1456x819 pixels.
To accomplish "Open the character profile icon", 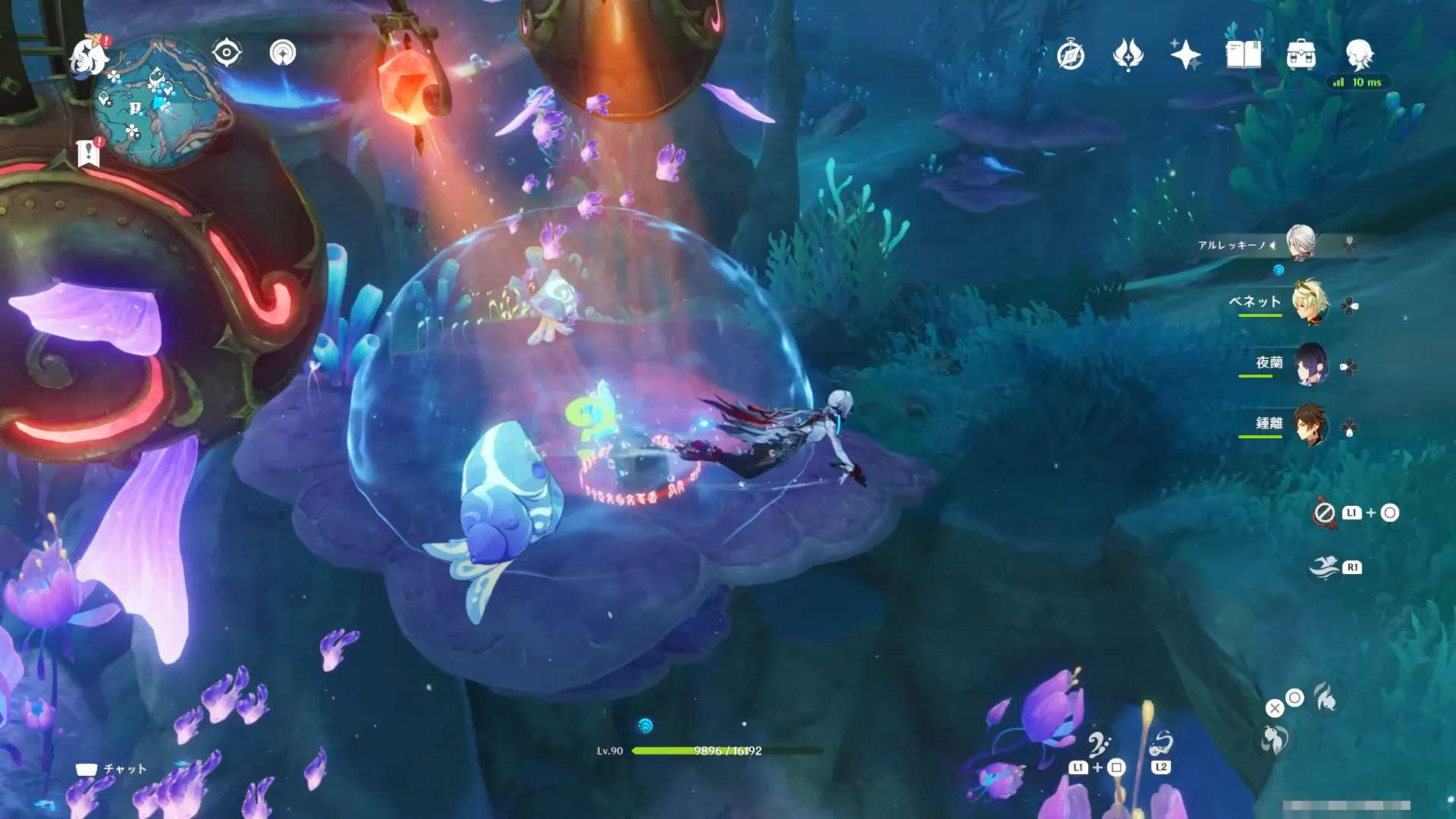I will 1359,55.
